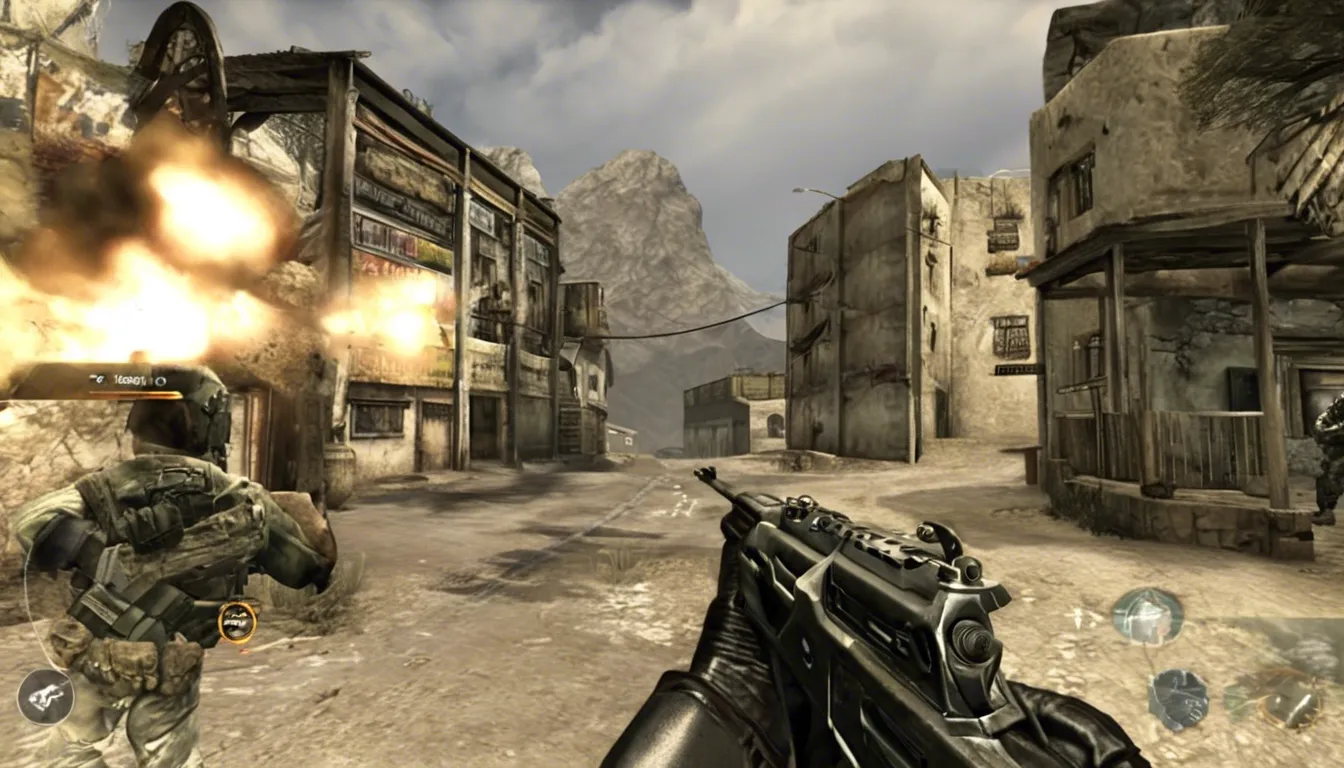Activate the teal glowing round equipment icon
The height and width of the screenshot is (768, 1344).
[1147, 615]
